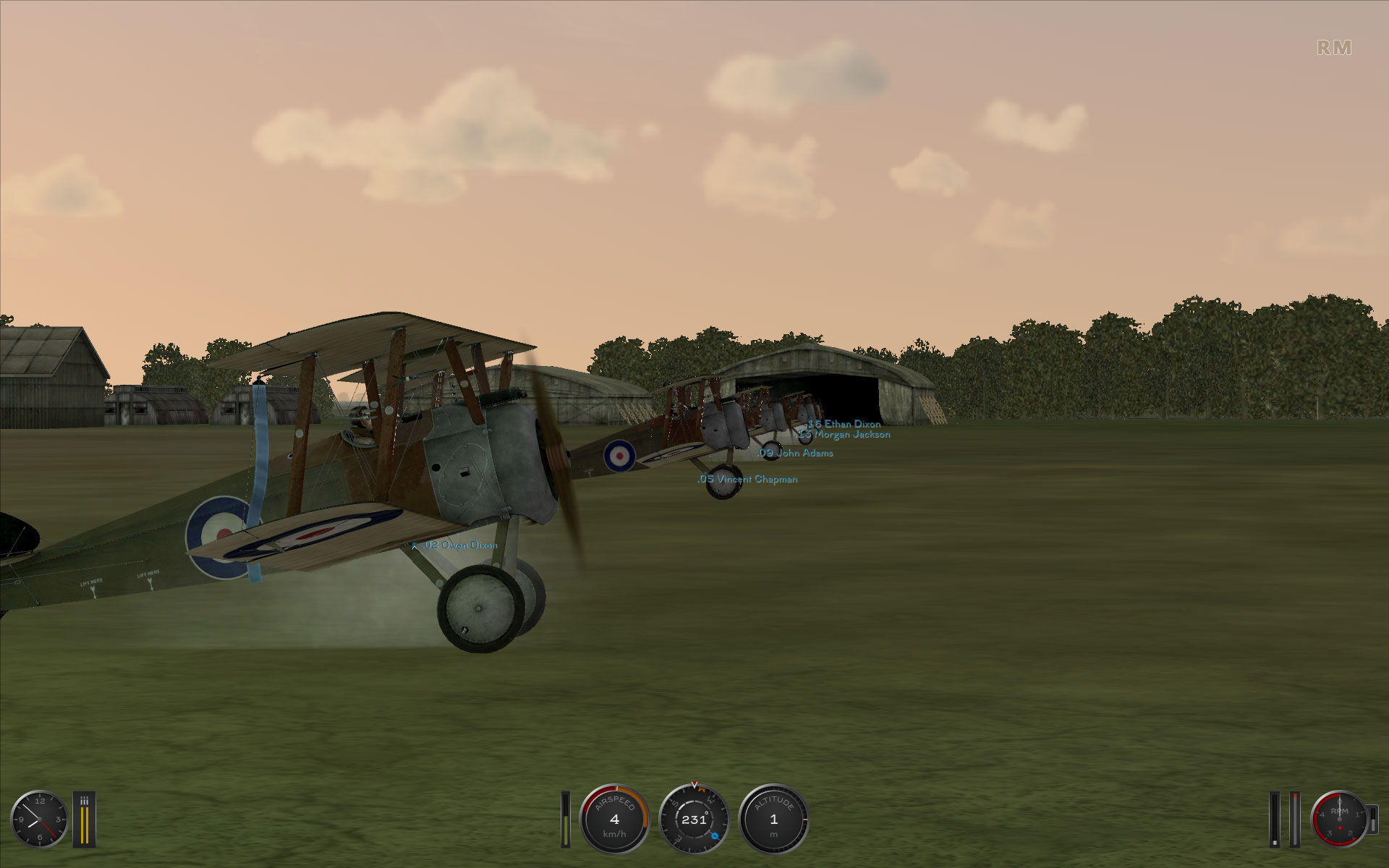Collapse the red compass heading pointer
The height and width of the screenshot is (868, 1389).
tap(694, 784)
